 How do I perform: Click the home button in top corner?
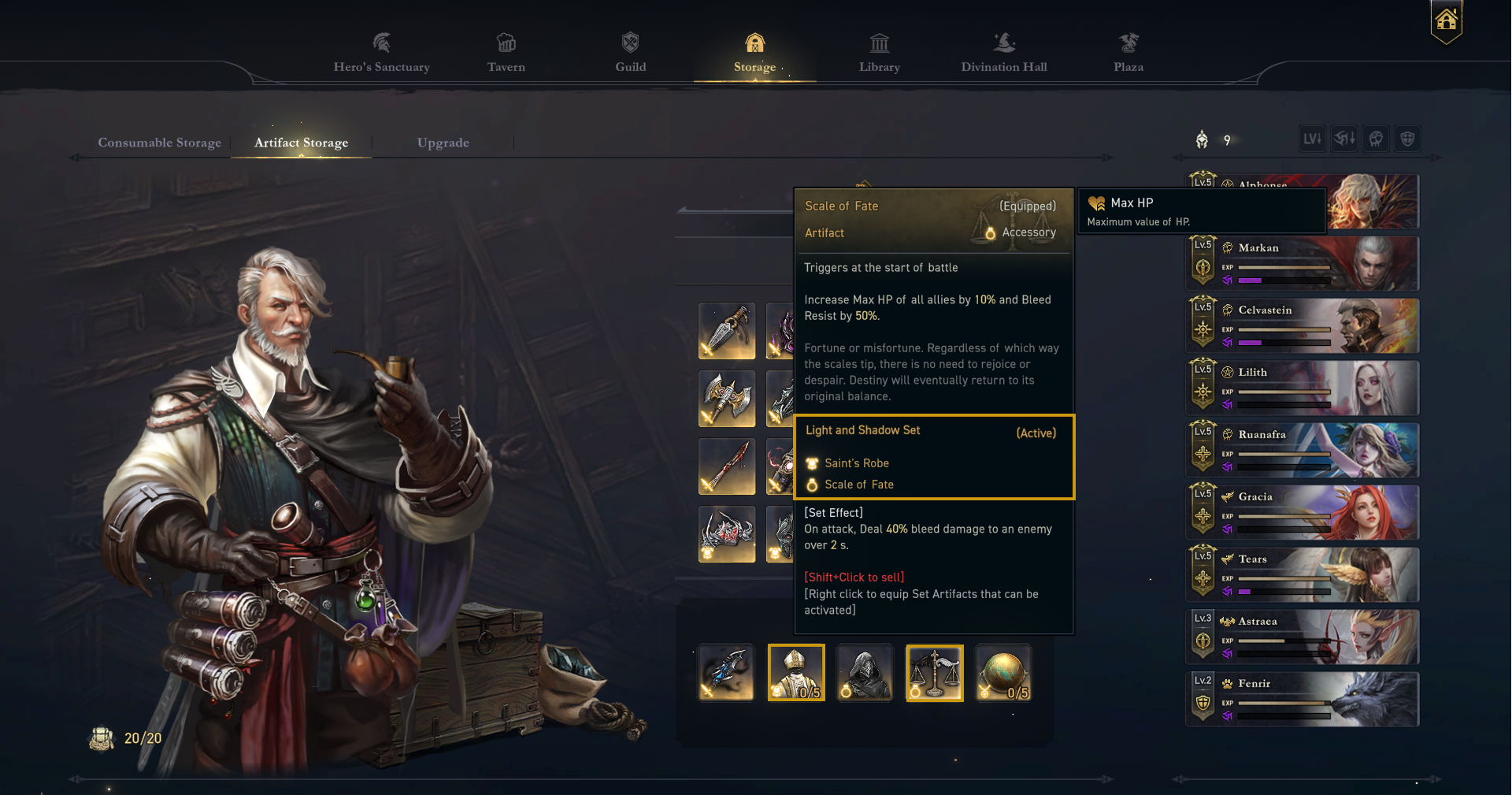(1446, 20)
